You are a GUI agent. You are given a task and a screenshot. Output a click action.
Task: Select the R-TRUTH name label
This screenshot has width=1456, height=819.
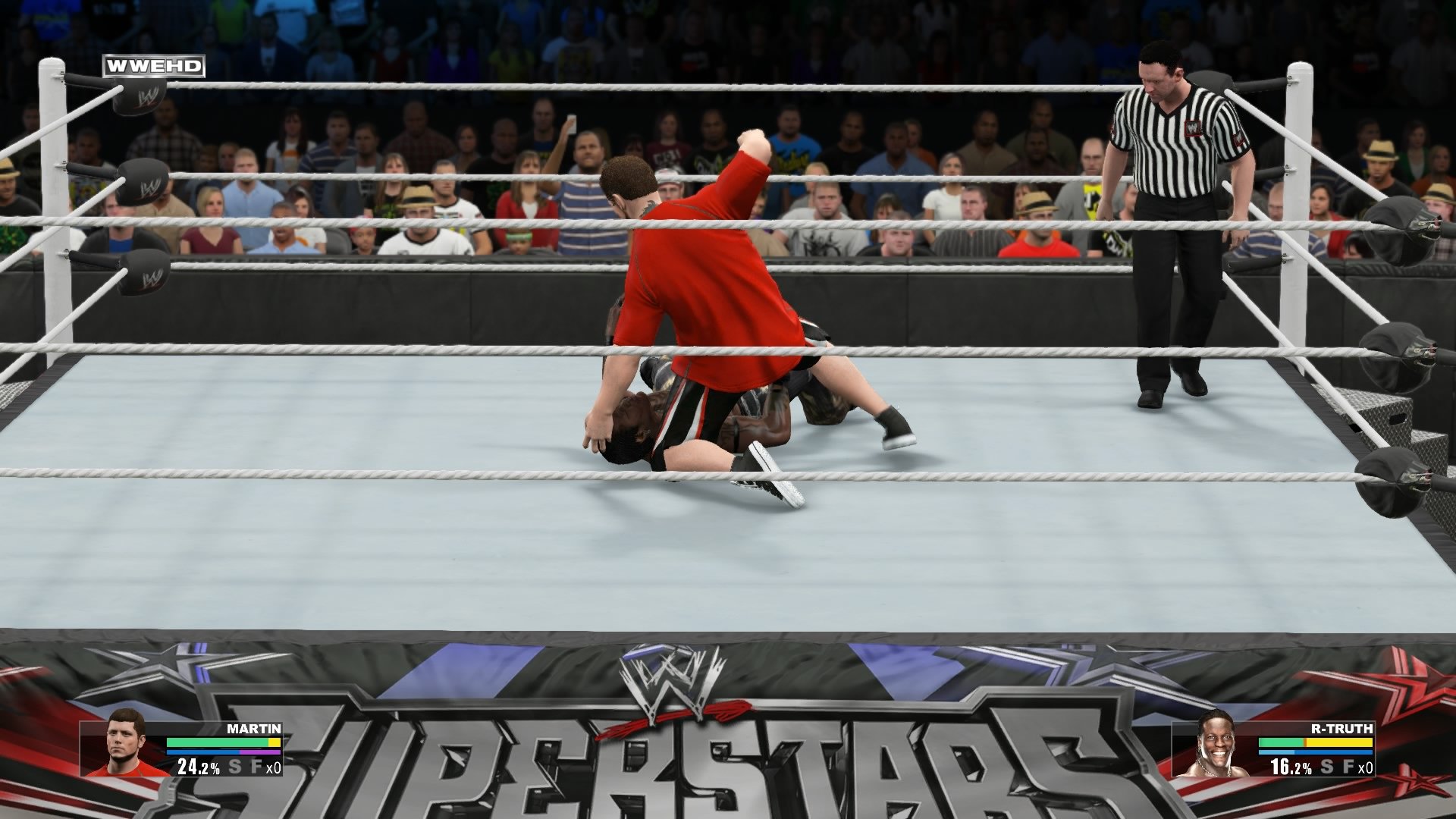point(1343,729)
